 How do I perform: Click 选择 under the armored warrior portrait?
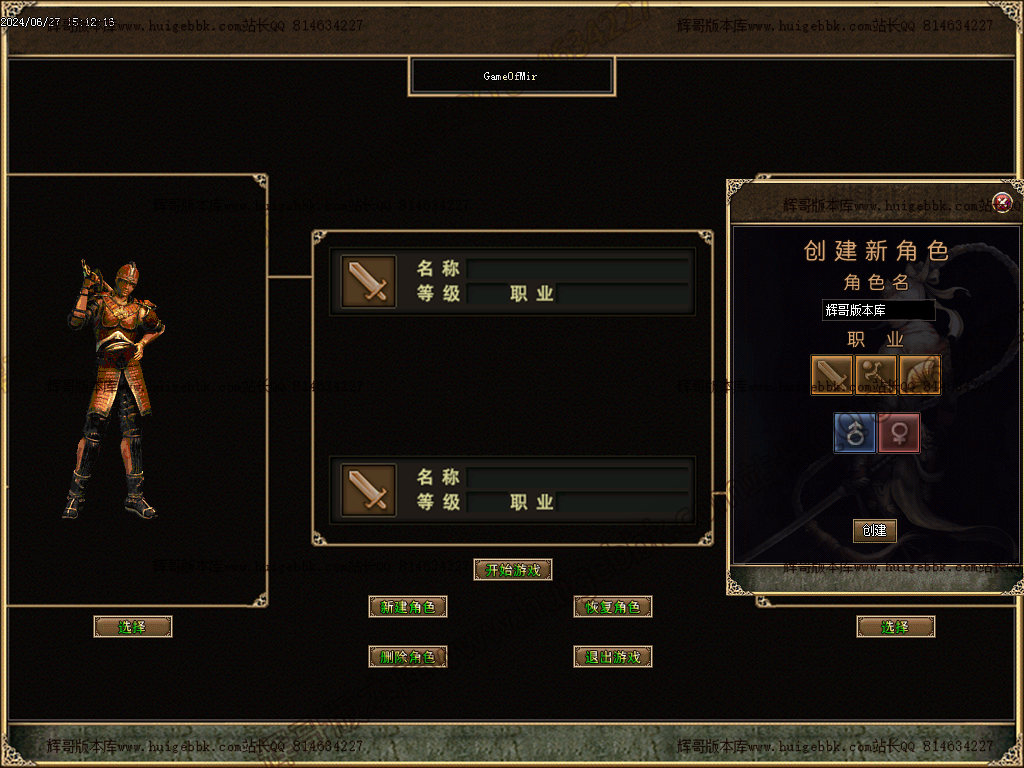[x=133, y=627]
